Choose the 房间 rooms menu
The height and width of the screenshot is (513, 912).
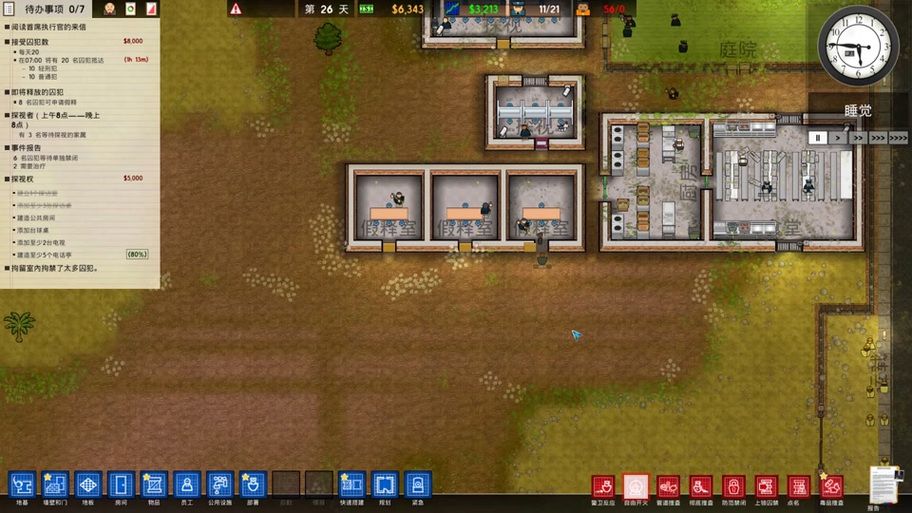[x=121, y=485]
